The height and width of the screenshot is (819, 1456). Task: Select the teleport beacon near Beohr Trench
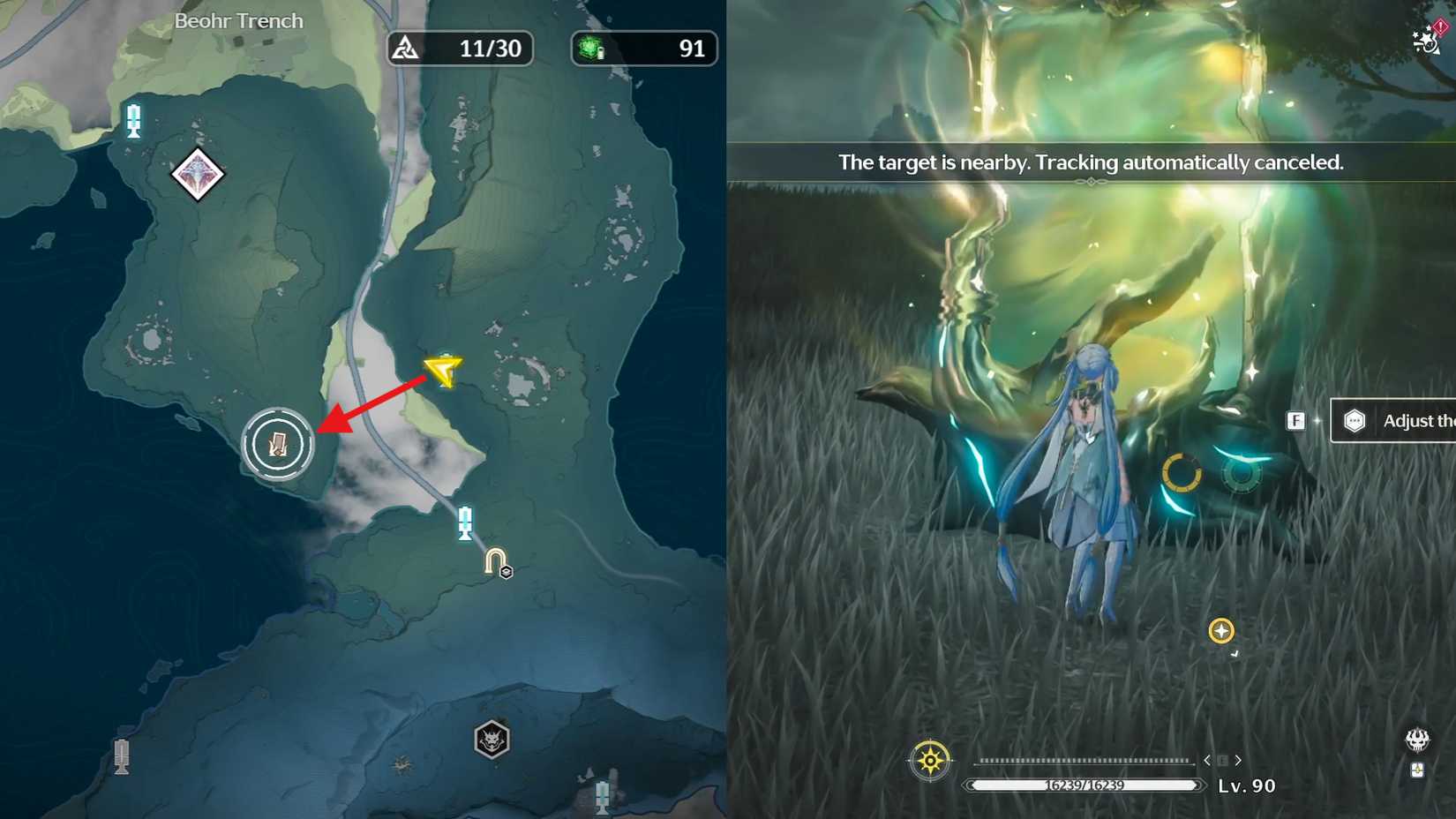coord(133,121)
